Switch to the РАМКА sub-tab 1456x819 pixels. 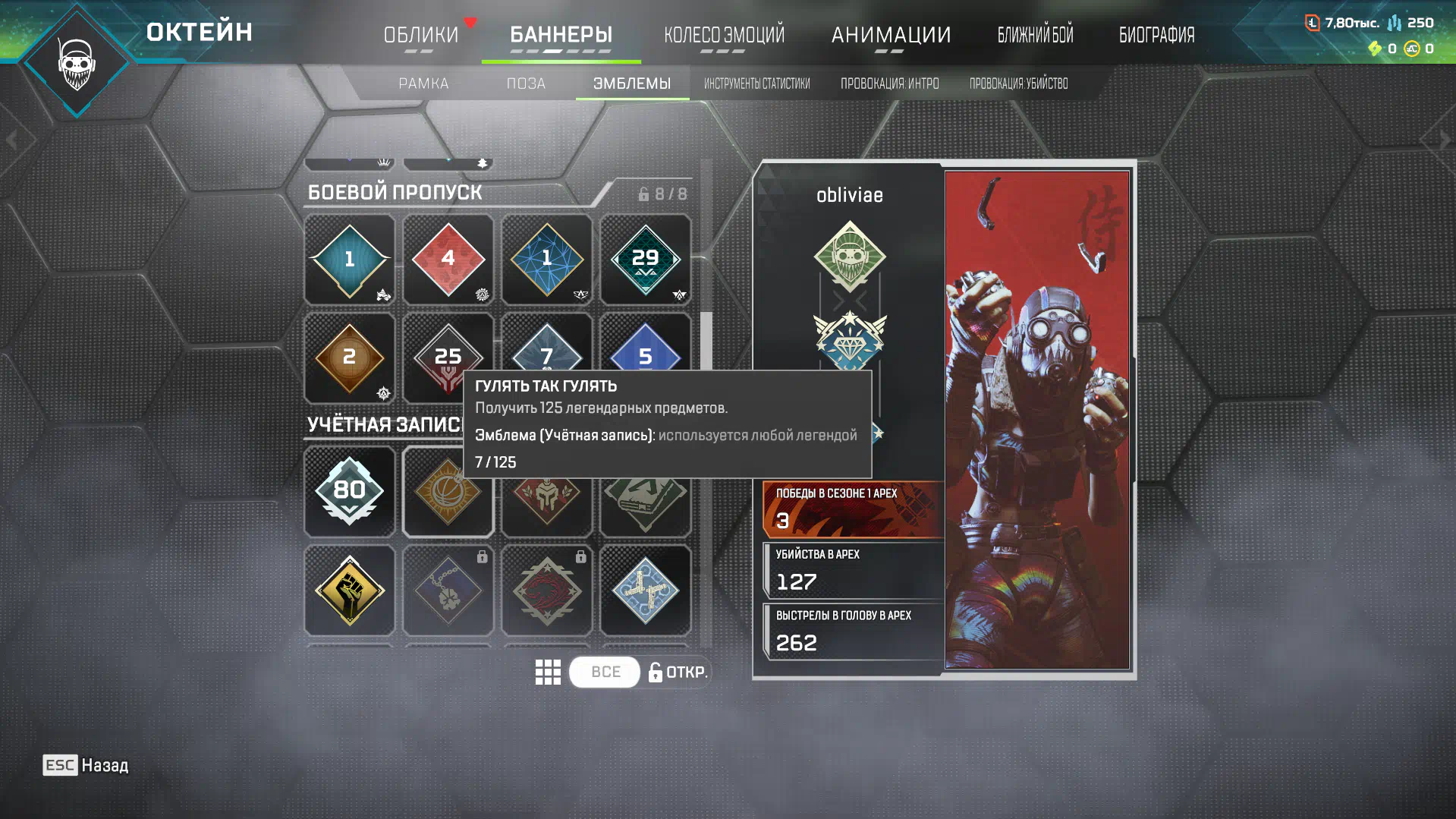coord(423,83)
